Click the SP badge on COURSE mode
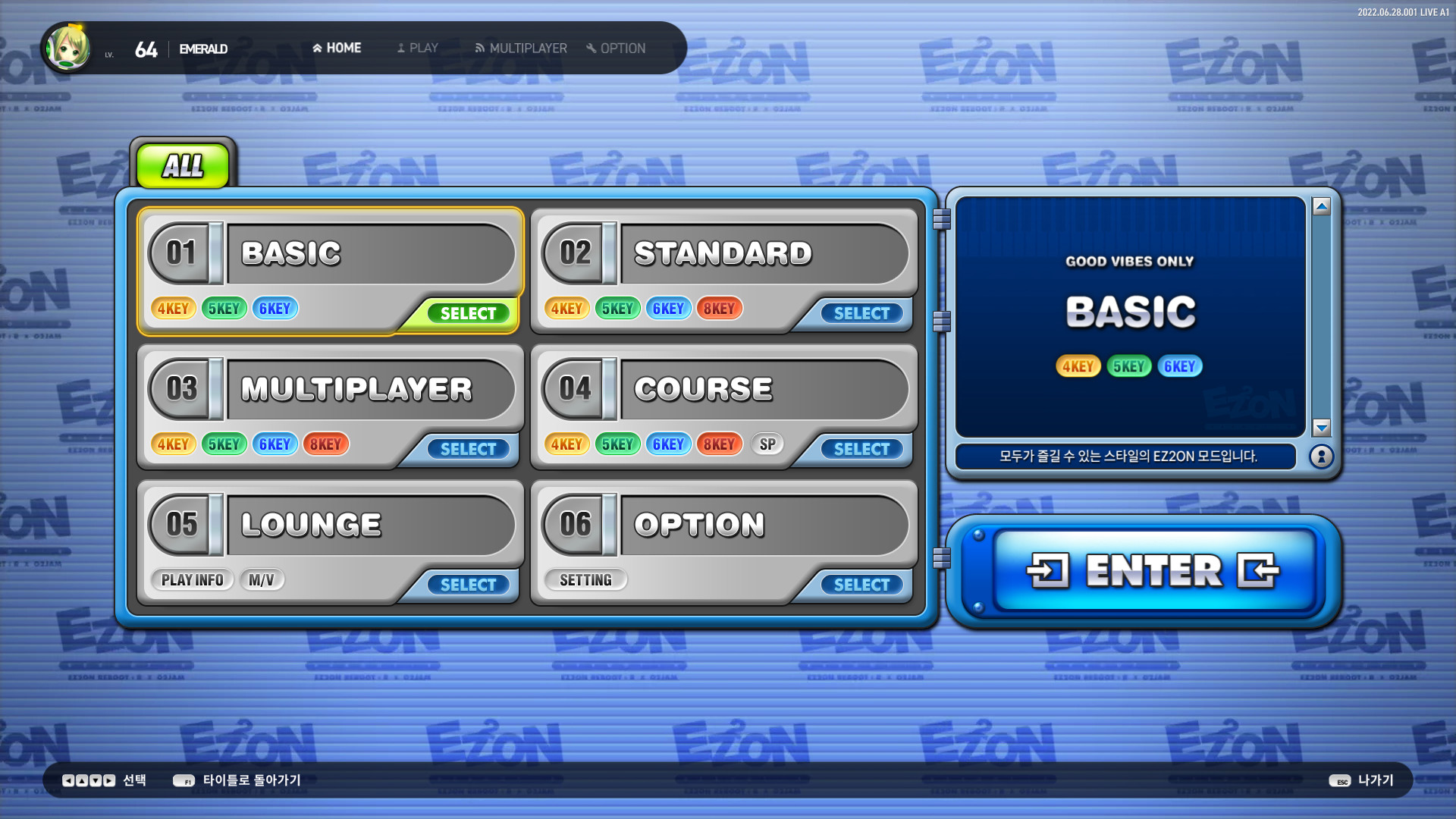 click(x=767, y=444)
